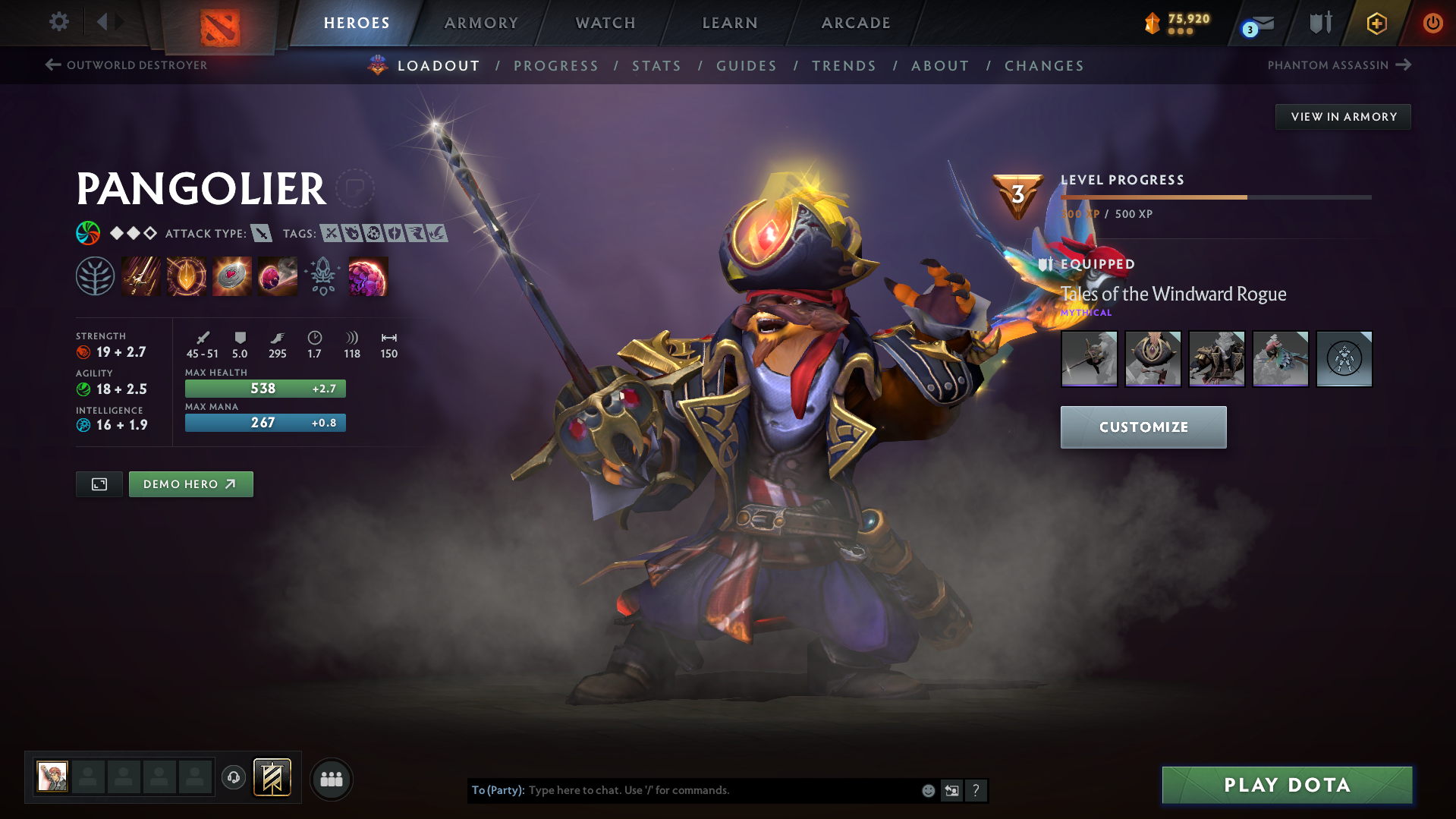Switch to the Stats tab
Viewport: 1456px width, 819px height.
click(656, 66)
